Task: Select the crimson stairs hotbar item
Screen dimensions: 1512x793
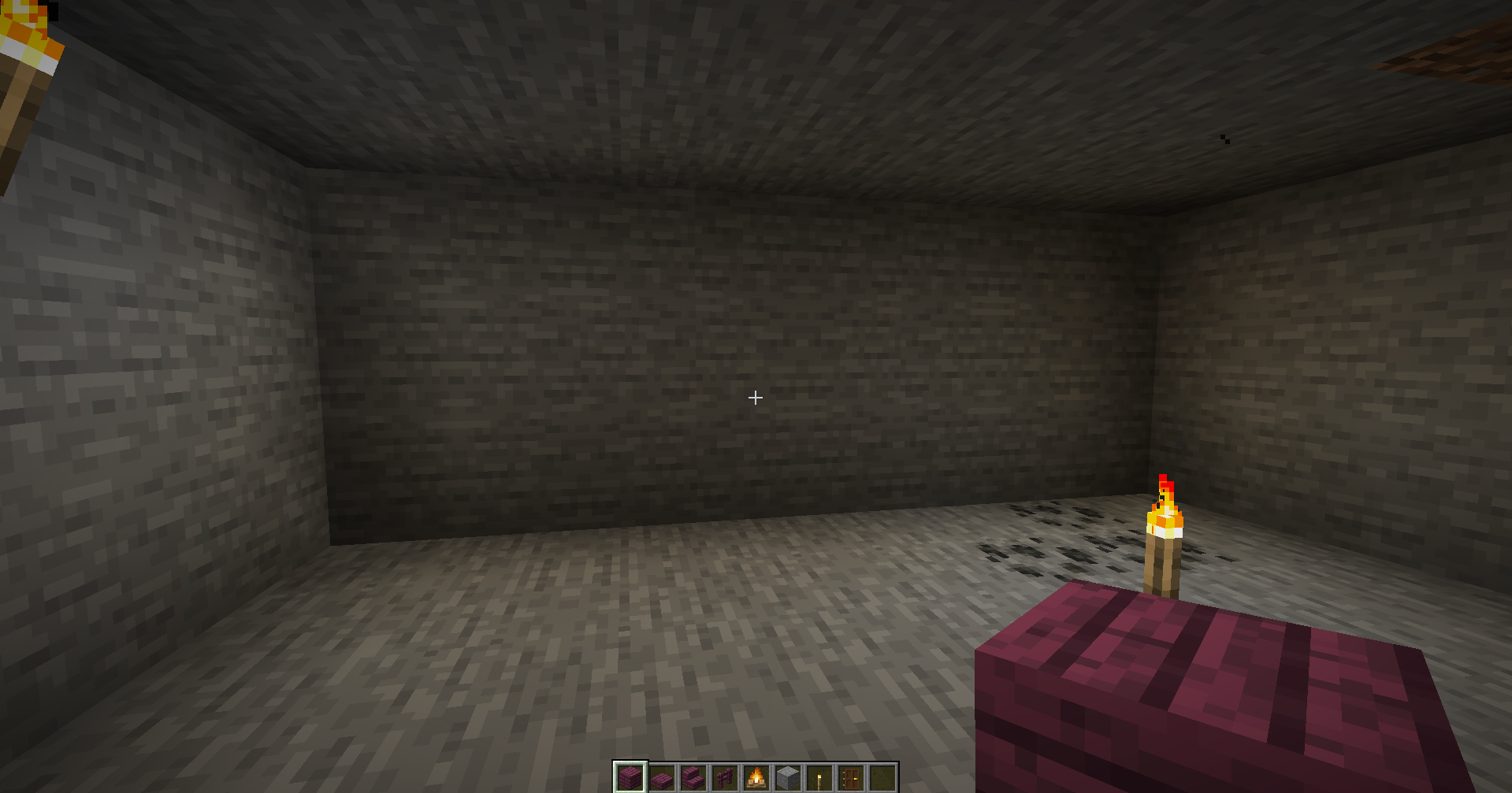Action: pos(692,776)
